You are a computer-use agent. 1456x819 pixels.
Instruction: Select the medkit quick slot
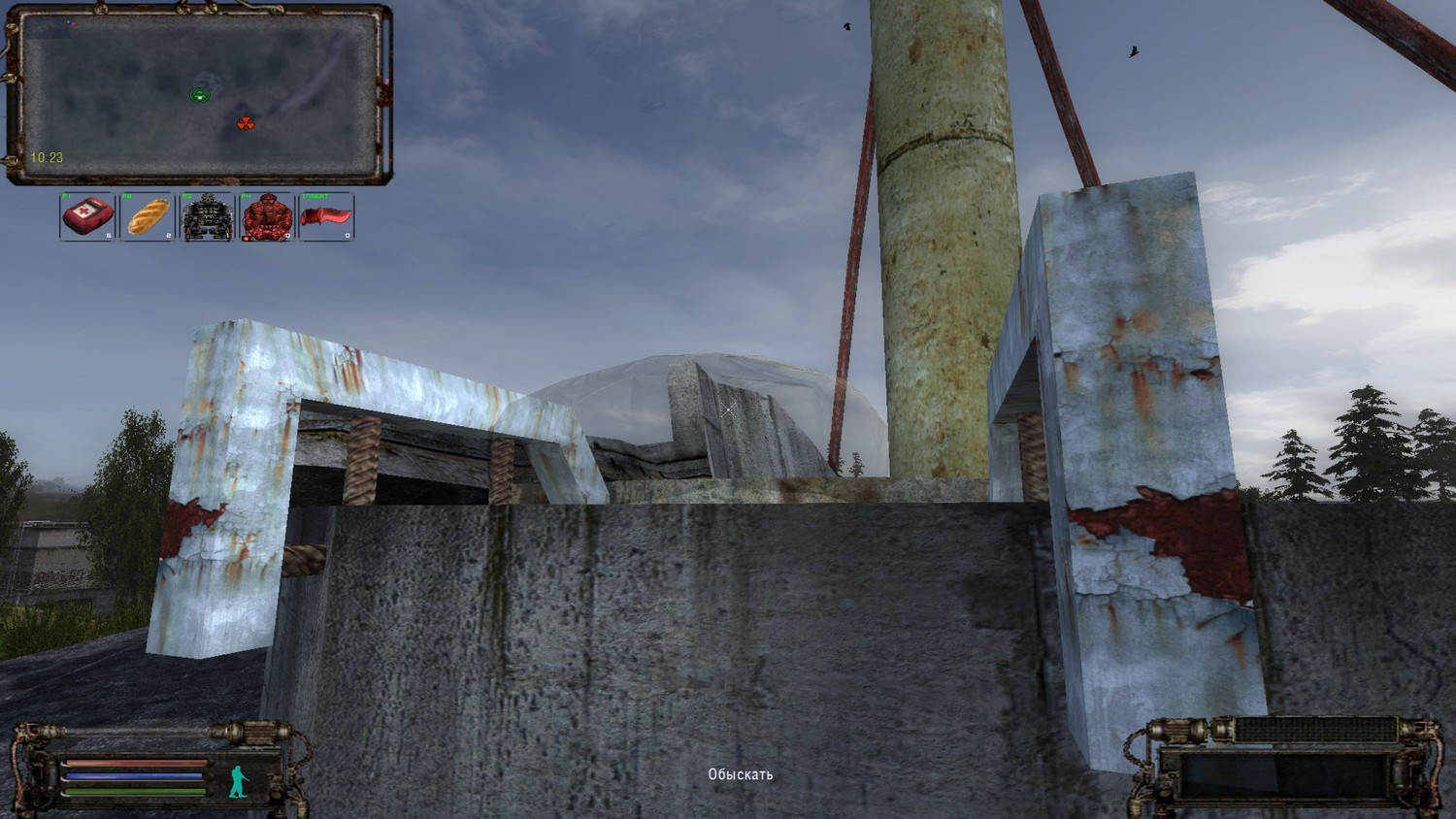pyautogui.click(x=88, y=217)
